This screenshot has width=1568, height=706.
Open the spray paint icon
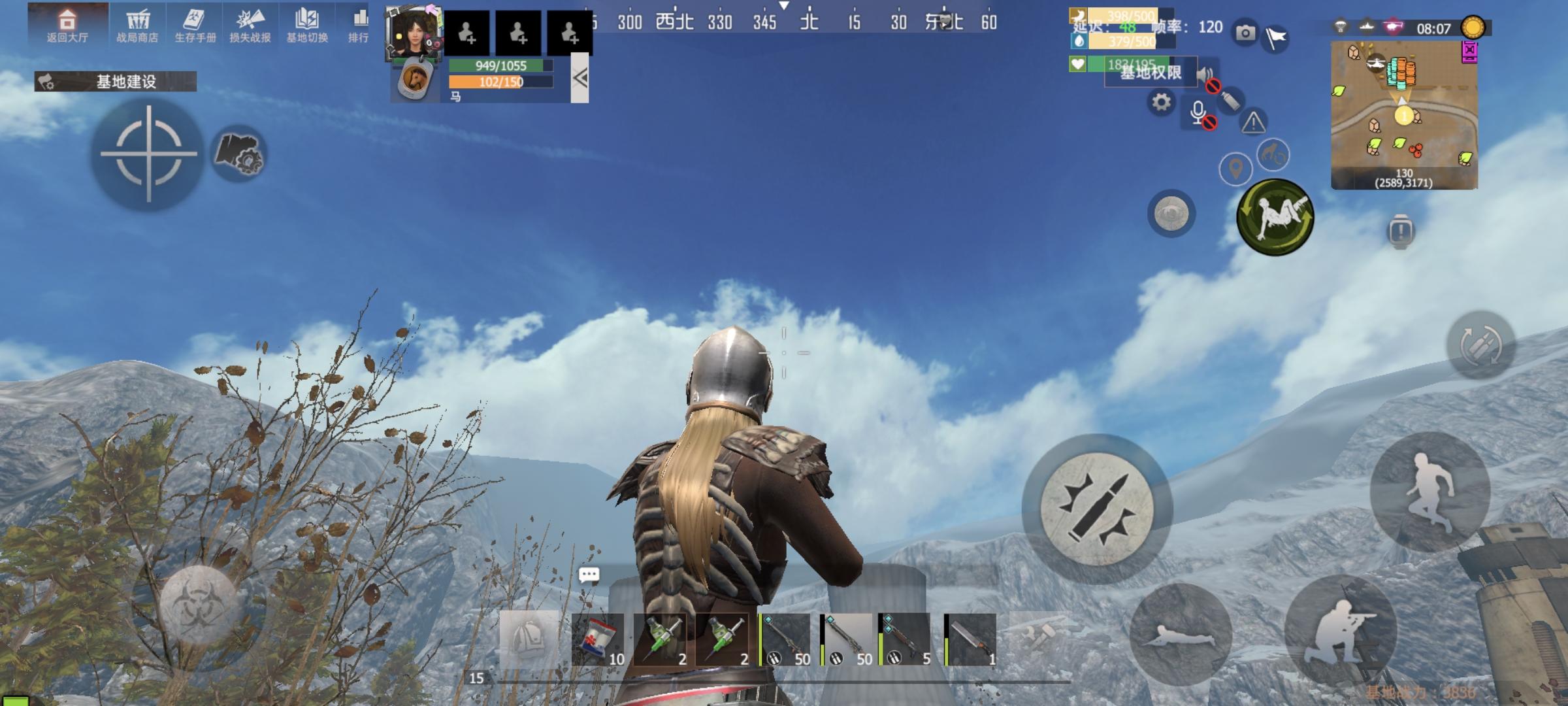[1230, 100]
